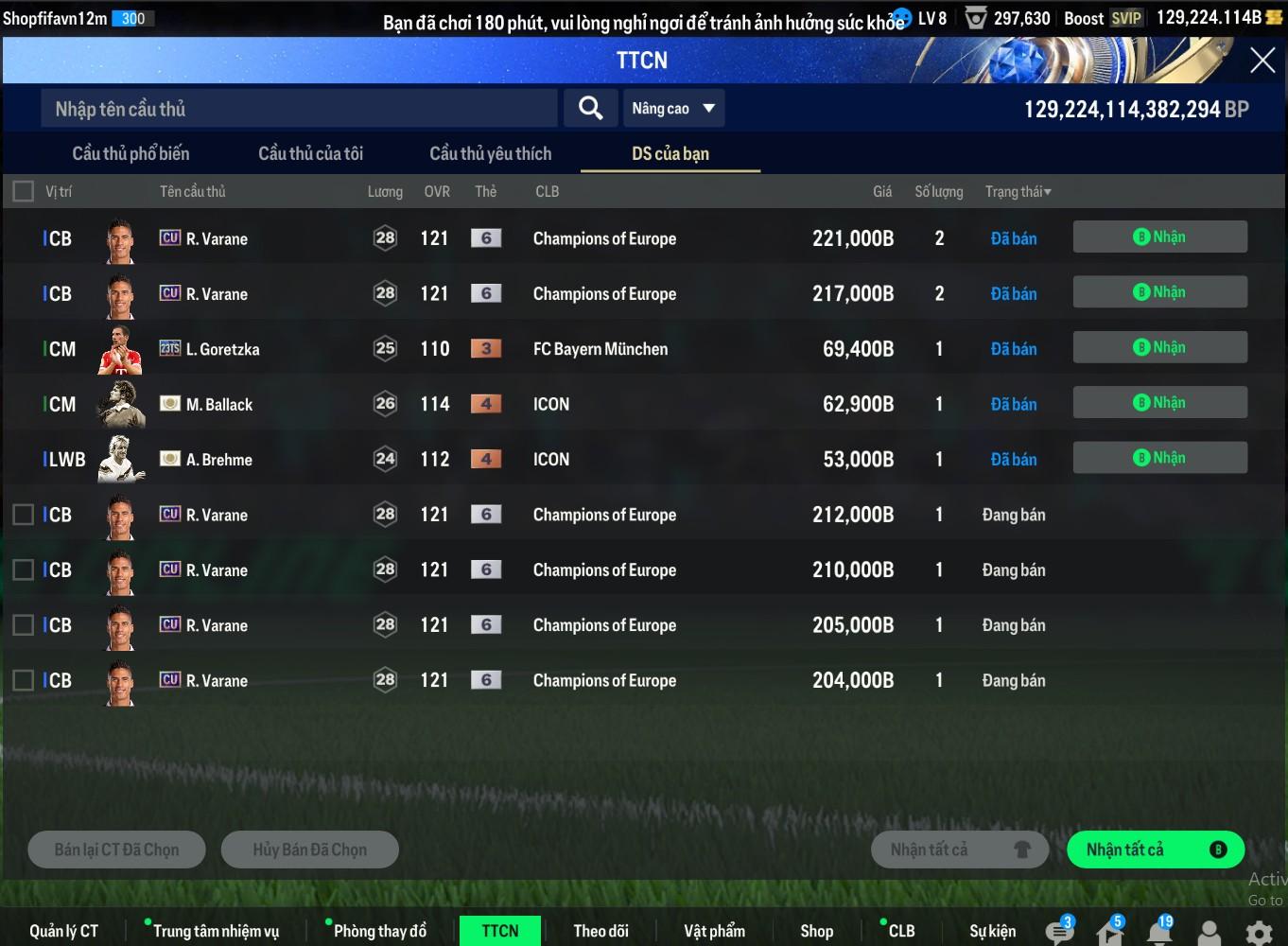The height and width of the screenshot is (946, 1288).
Task: Check the Varane listing priced 204,000B
Action: 24,680
